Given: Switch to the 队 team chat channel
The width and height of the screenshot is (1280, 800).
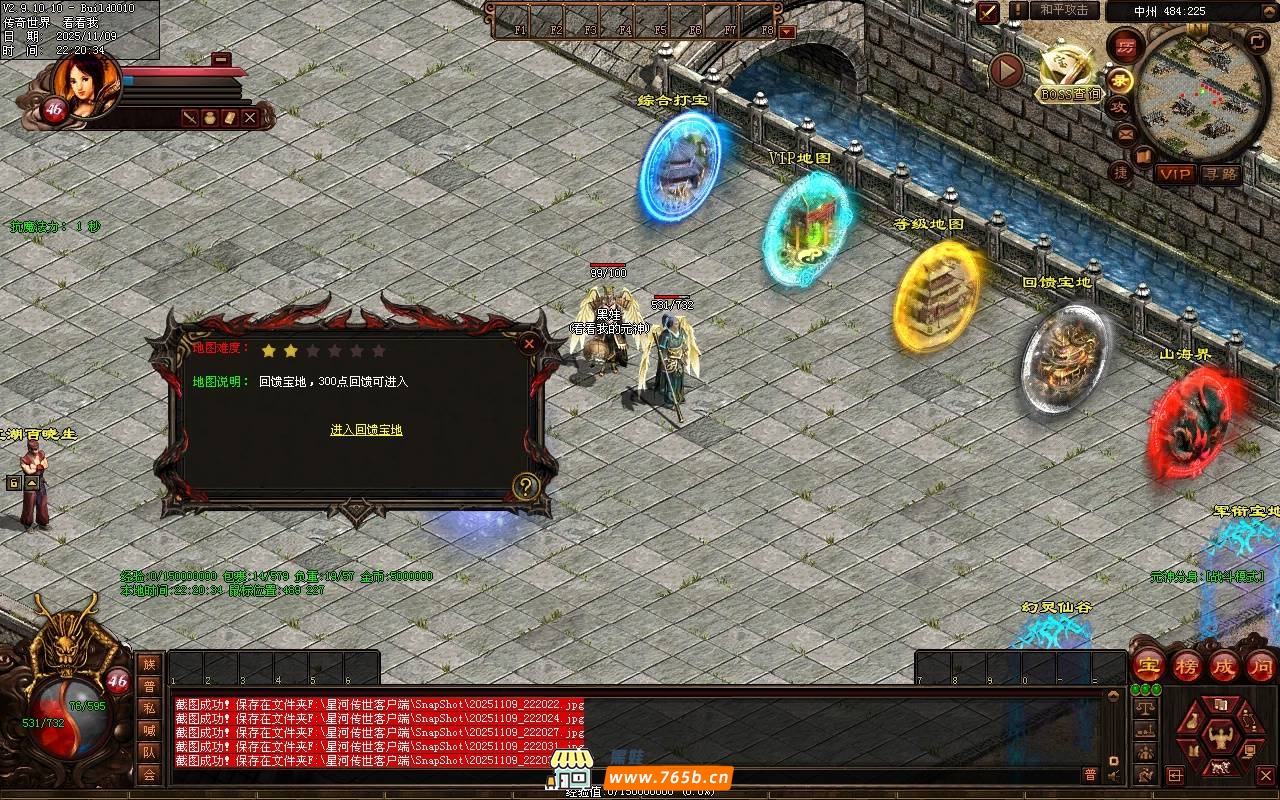Looking at the screenshot, I should pyautogui.click(x=149, y=752).
